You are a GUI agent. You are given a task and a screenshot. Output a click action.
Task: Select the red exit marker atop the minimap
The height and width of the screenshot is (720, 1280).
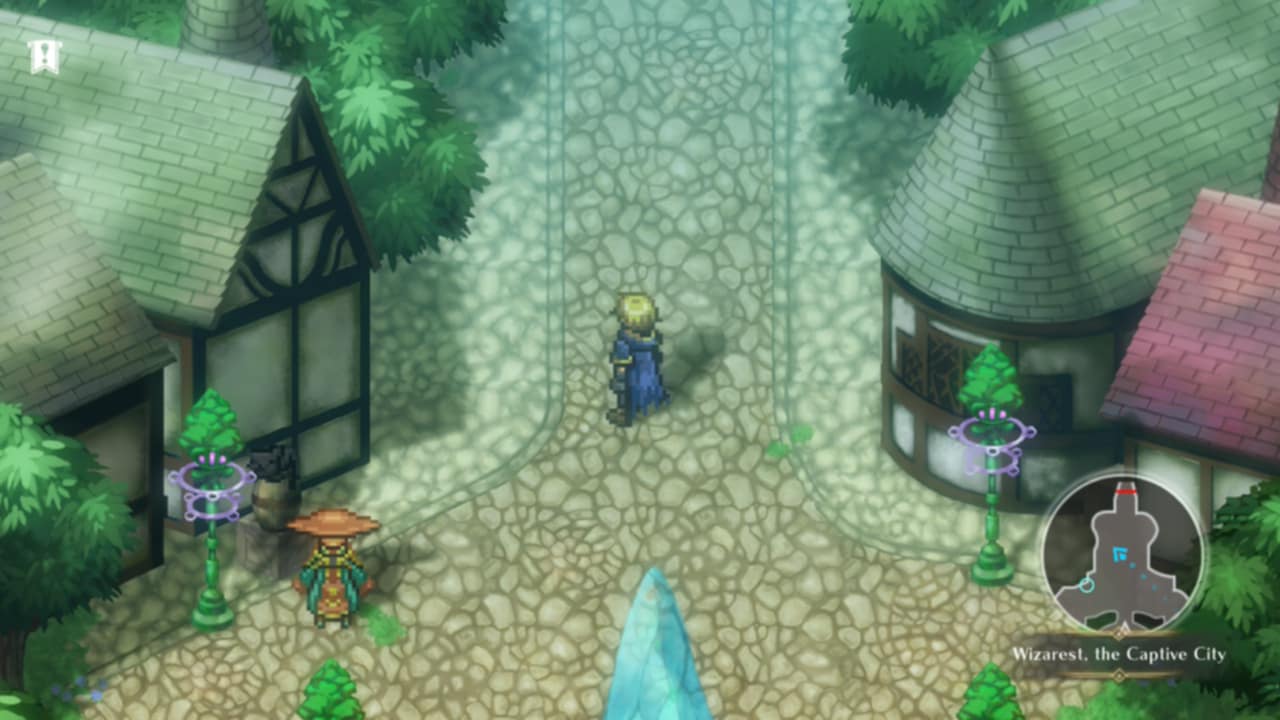pyautogui.click(x=1126, y=491)
